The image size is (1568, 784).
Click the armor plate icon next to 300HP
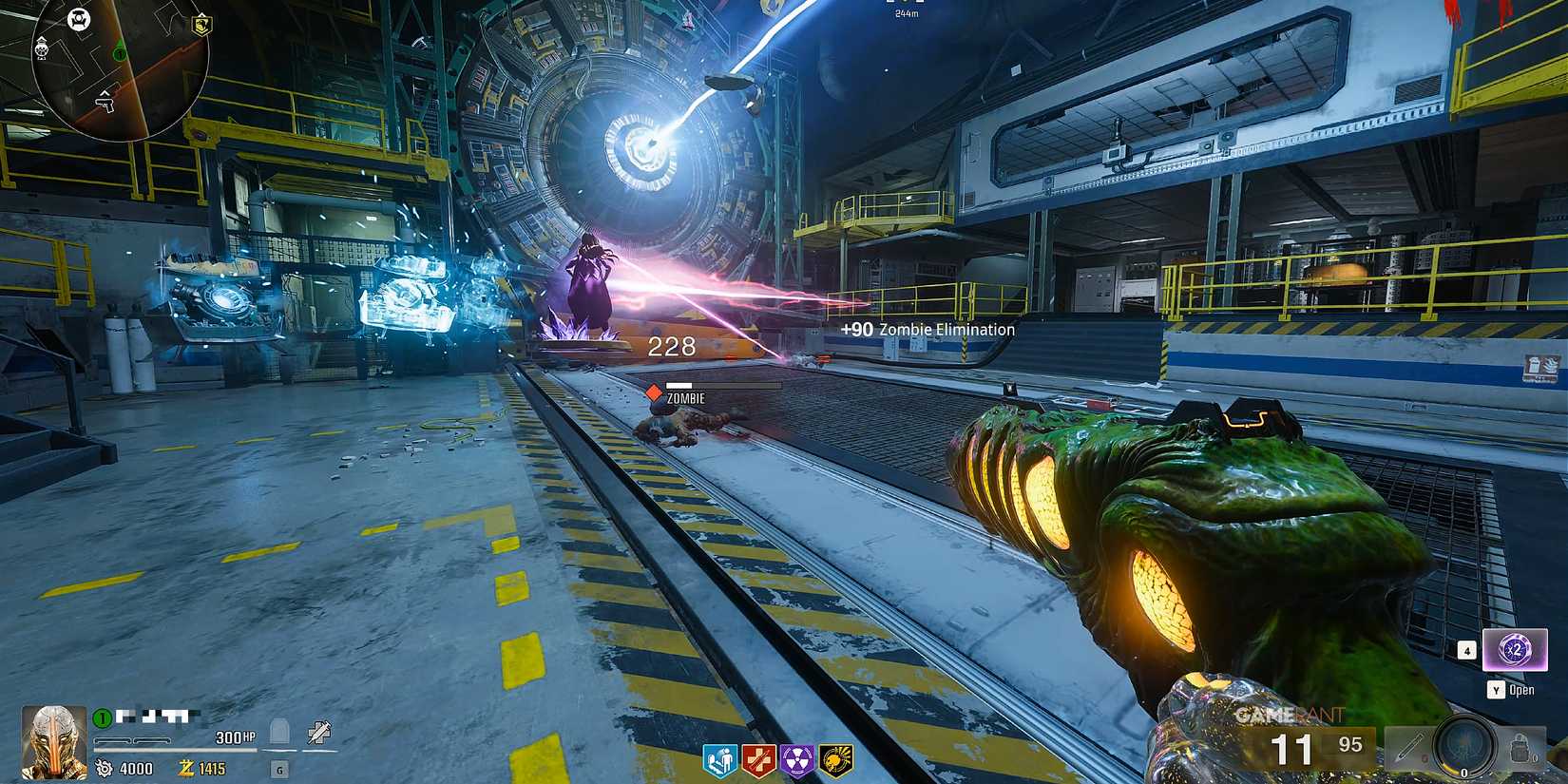coord(279,735)
